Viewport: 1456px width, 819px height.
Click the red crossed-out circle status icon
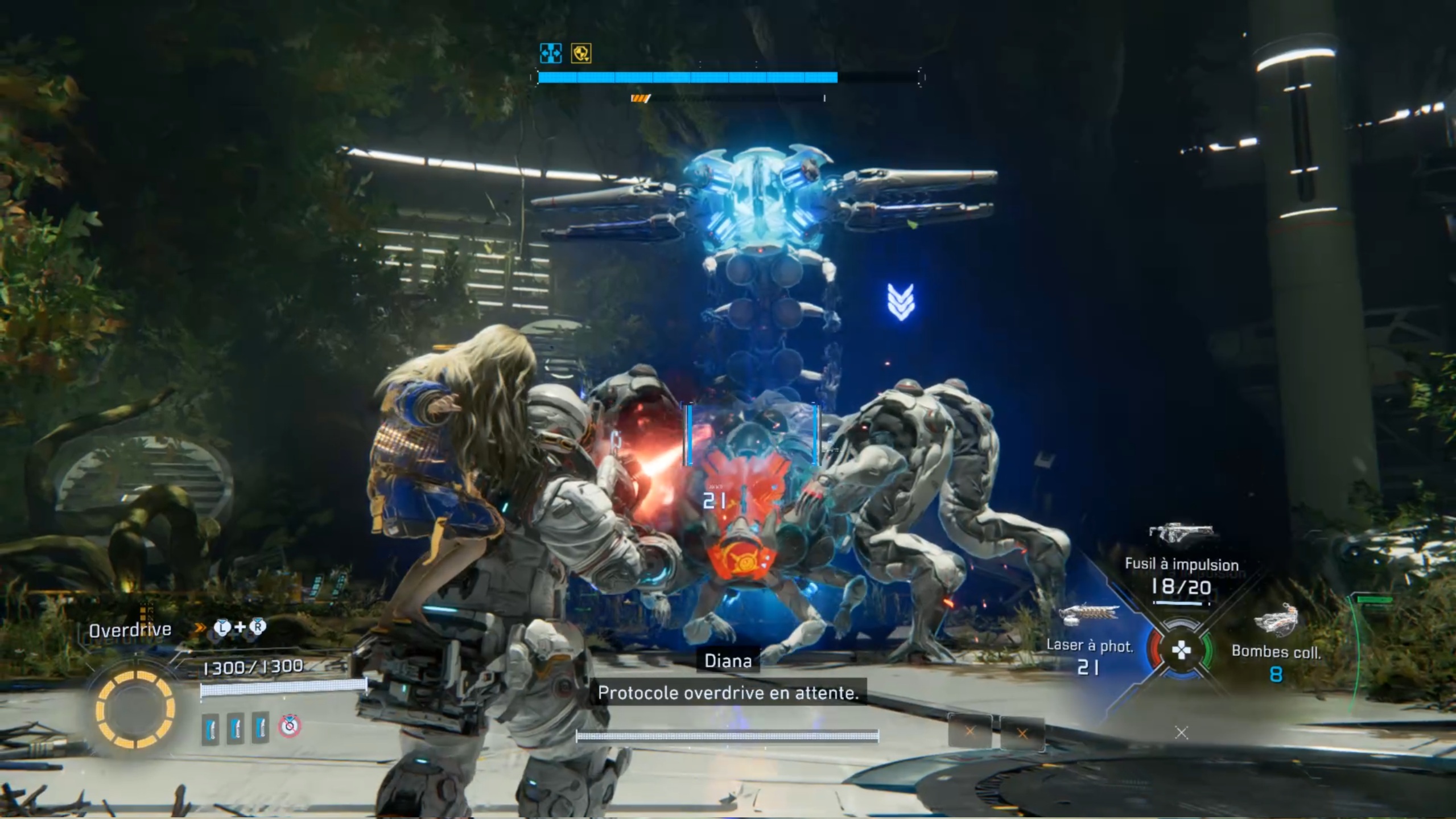tap(290, 726)
